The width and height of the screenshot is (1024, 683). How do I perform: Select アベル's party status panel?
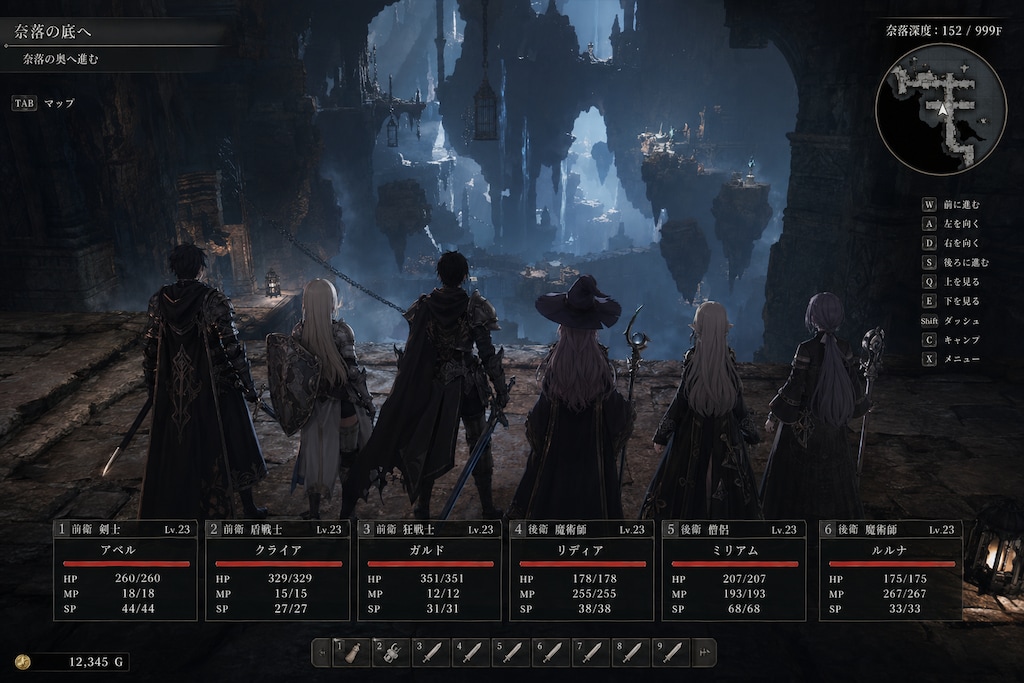pos(125,570)
